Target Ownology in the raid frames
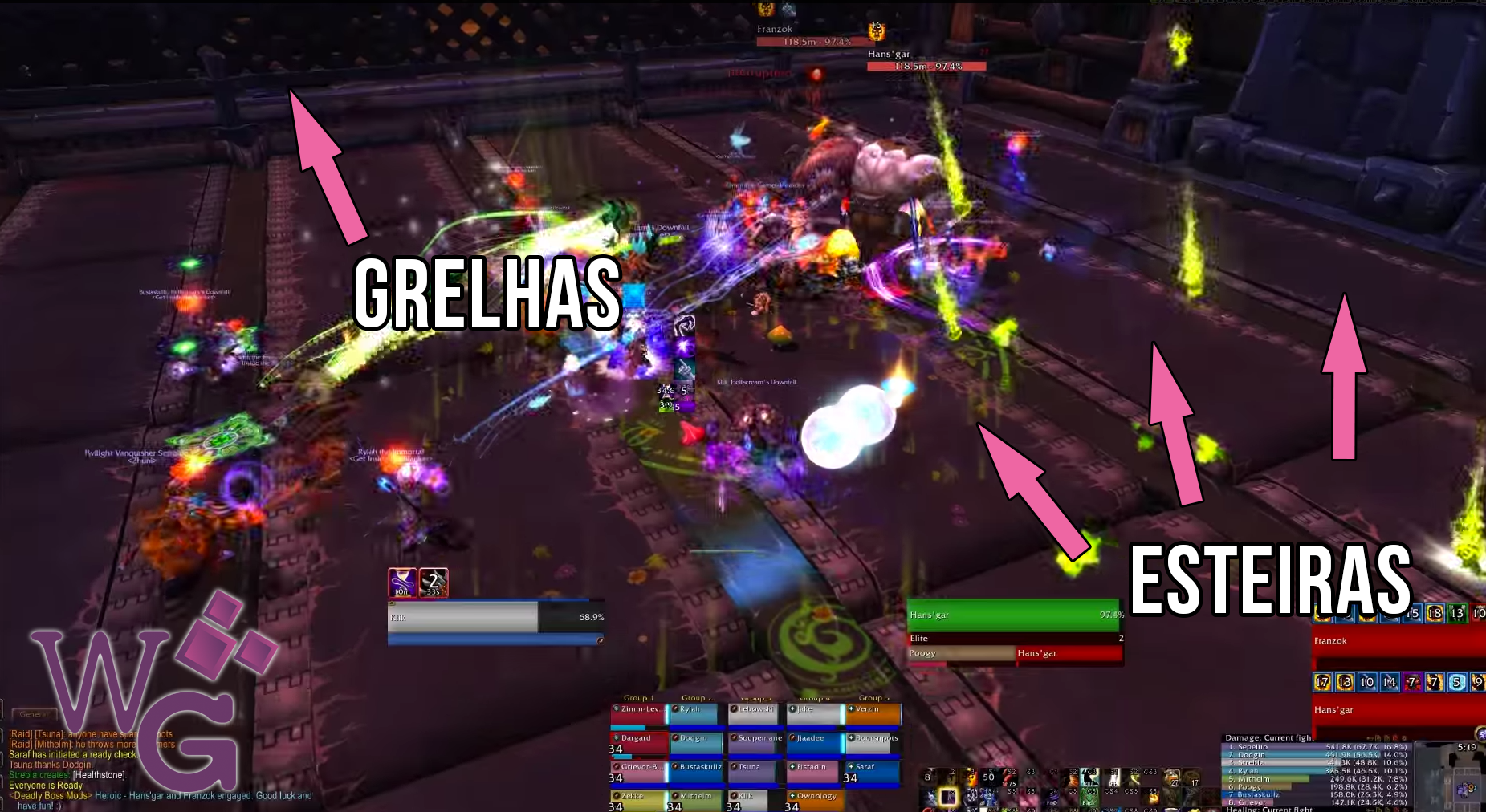Image resolution: width=1486 pixels, height=812 pixels. (x=814, y=800)
